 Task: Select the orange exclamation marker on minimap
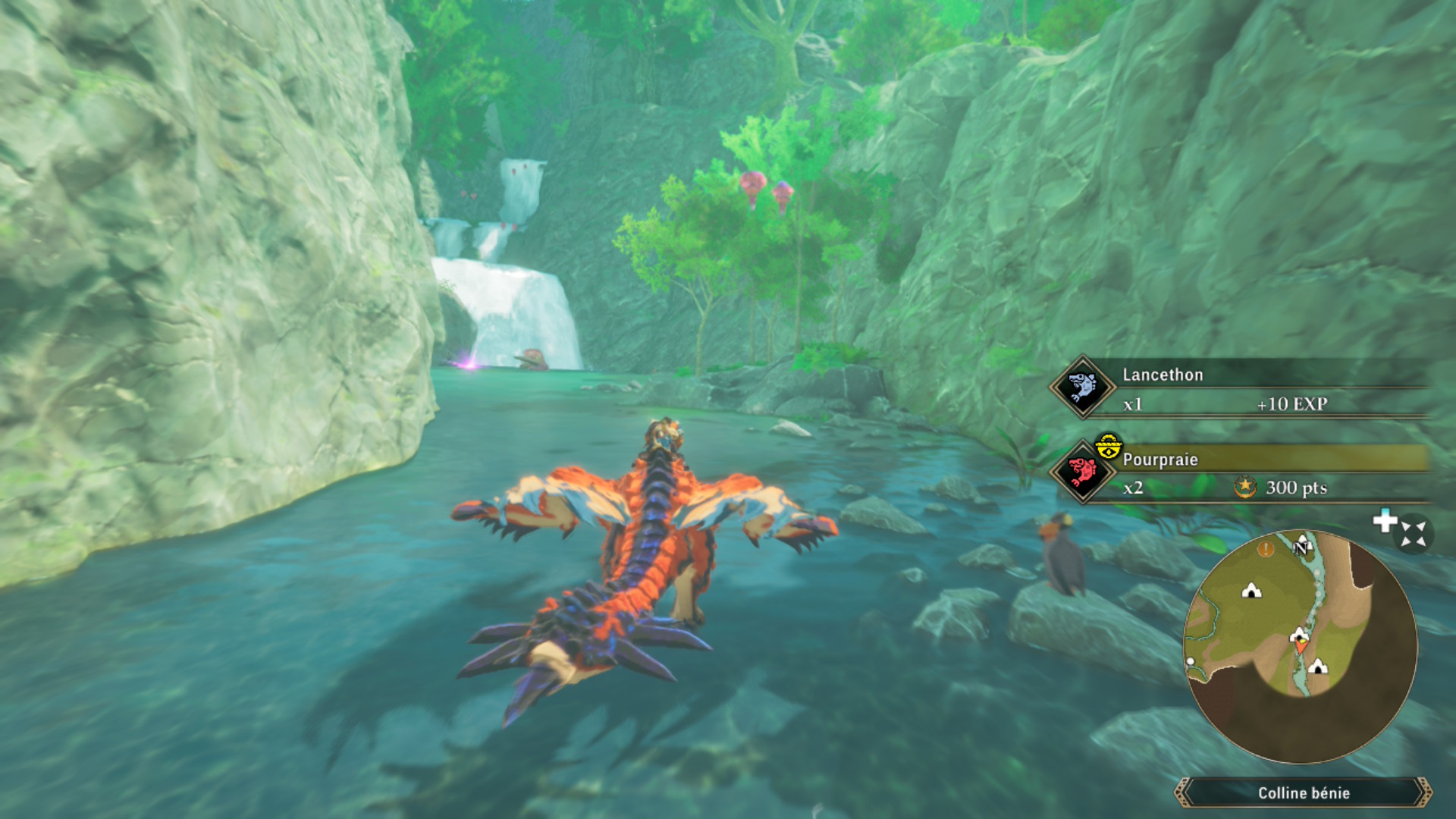coord(1265,548)
